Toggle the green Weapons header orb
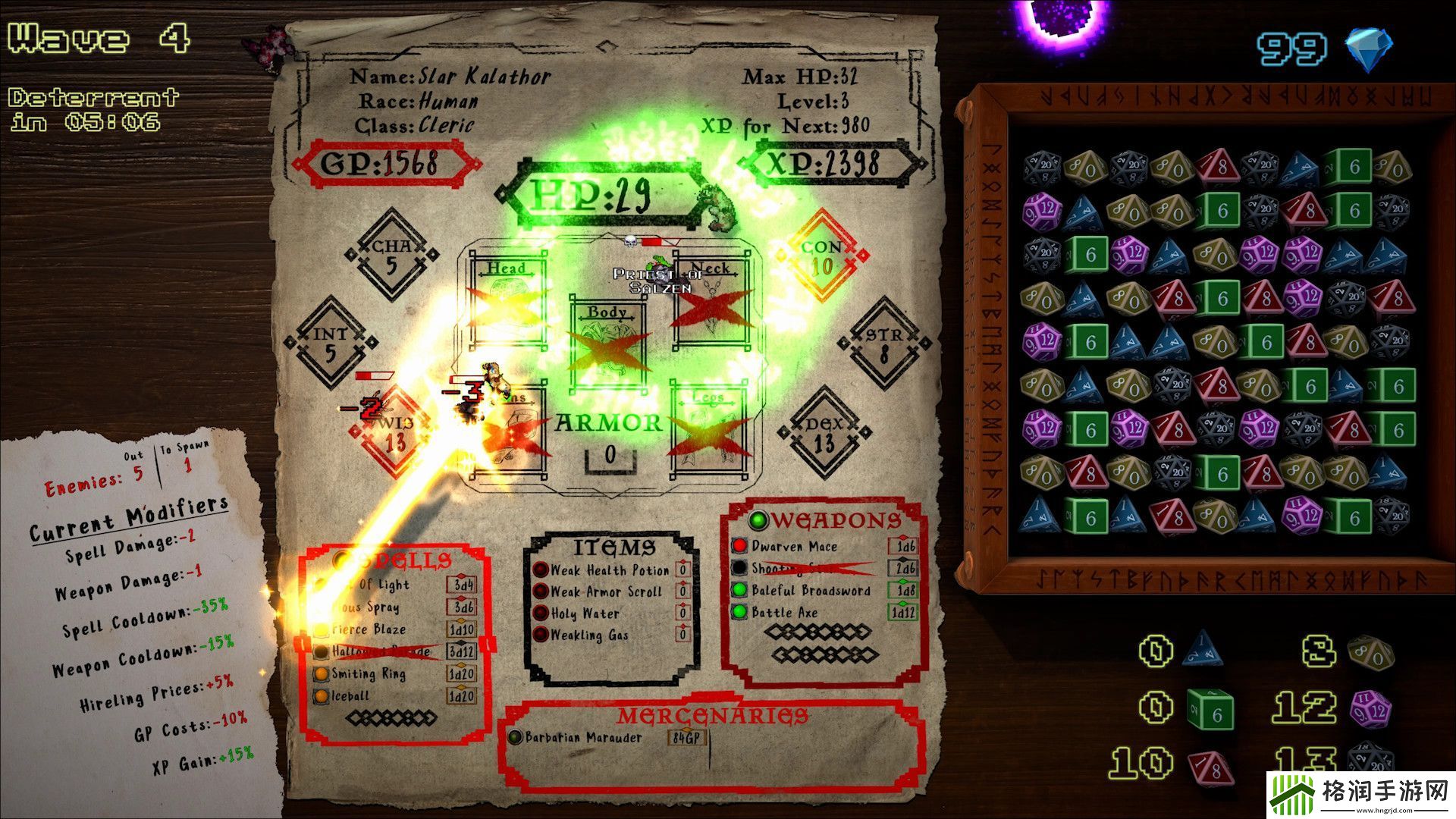1456x819 pixels. pos(758,520)
